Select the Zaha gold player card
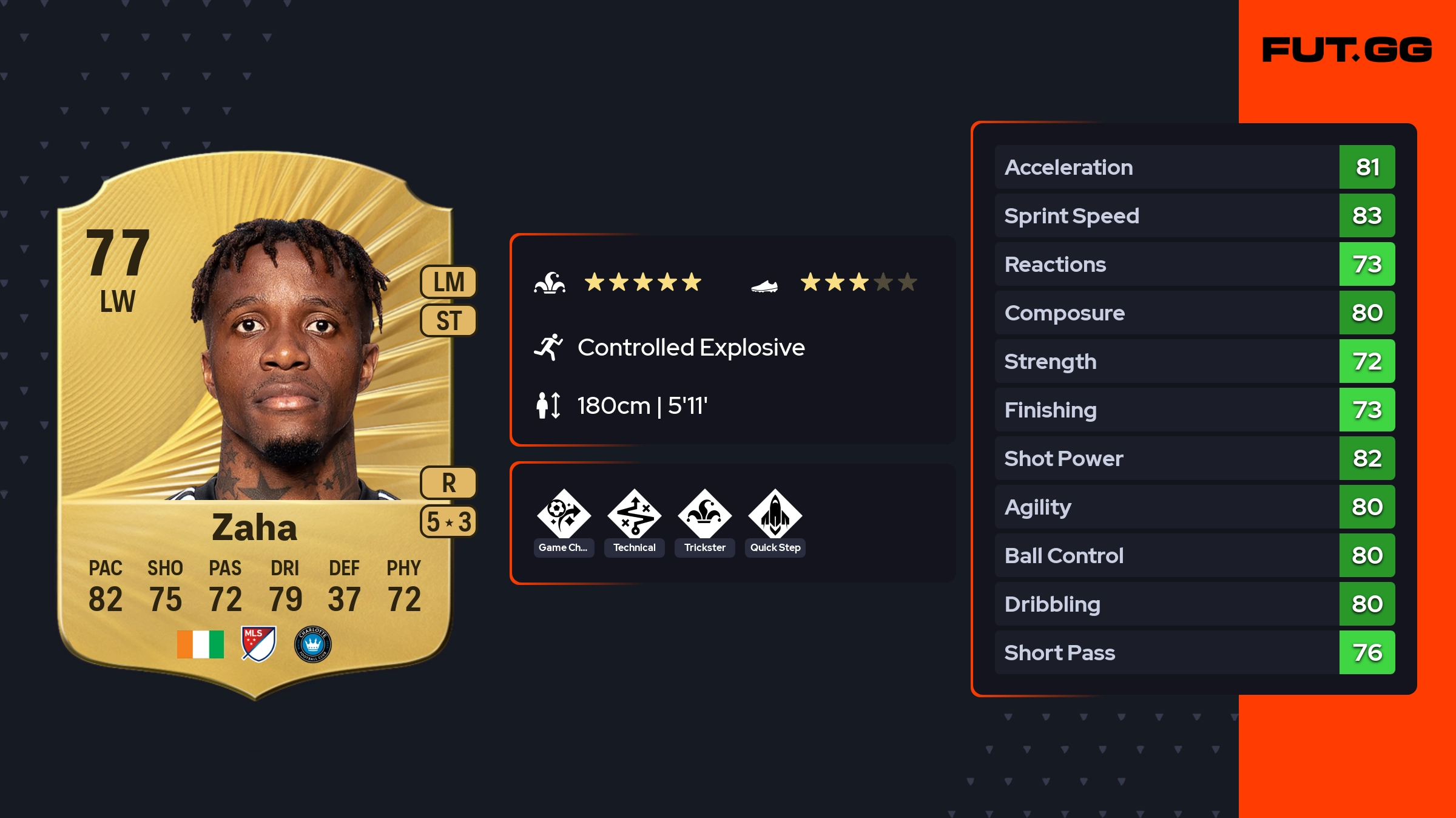 click(255, 425)
